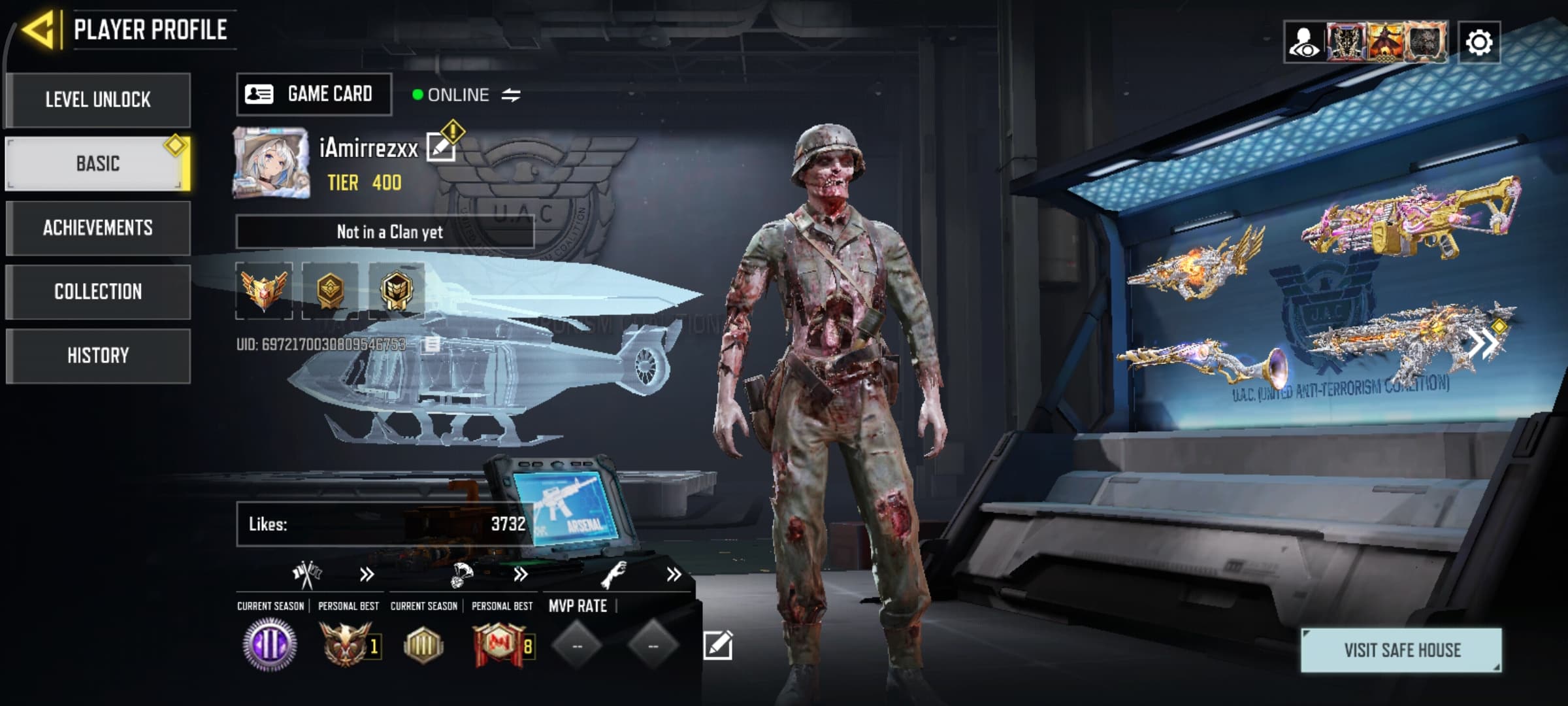Image resolution: width=1568 pixels, height=706 pixels.
Task: Edit the stats display pencil icon
Action: [x=717, y=646]
